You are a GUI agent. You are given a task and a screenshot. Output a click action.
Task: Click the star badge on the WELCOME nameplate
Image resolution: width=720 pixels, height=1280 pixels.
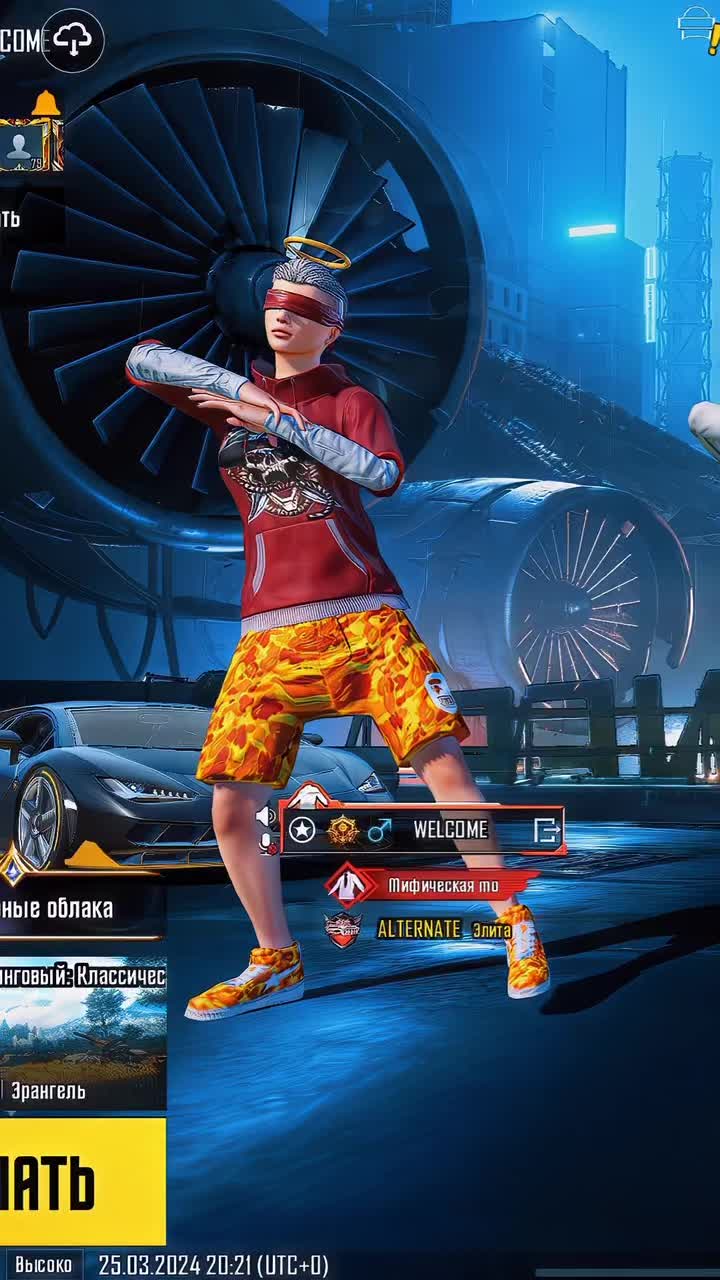(302, 830)
